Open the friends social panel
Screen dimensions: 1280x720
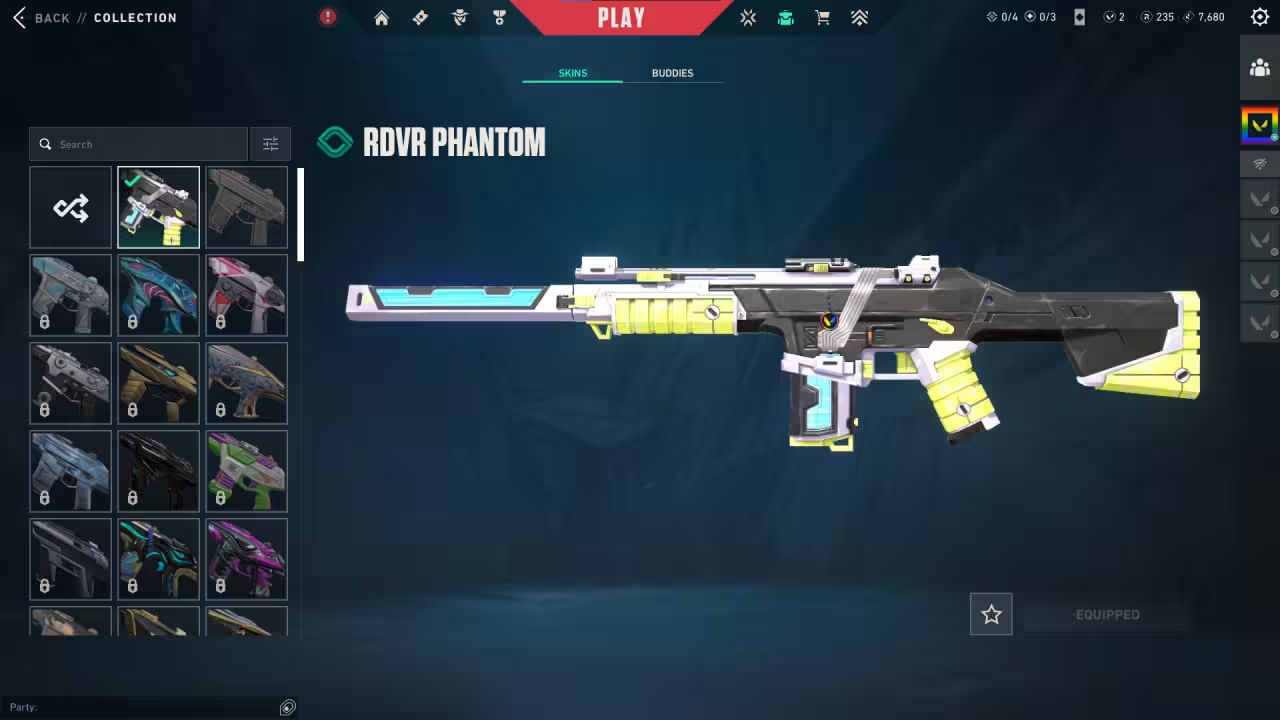1259,68
